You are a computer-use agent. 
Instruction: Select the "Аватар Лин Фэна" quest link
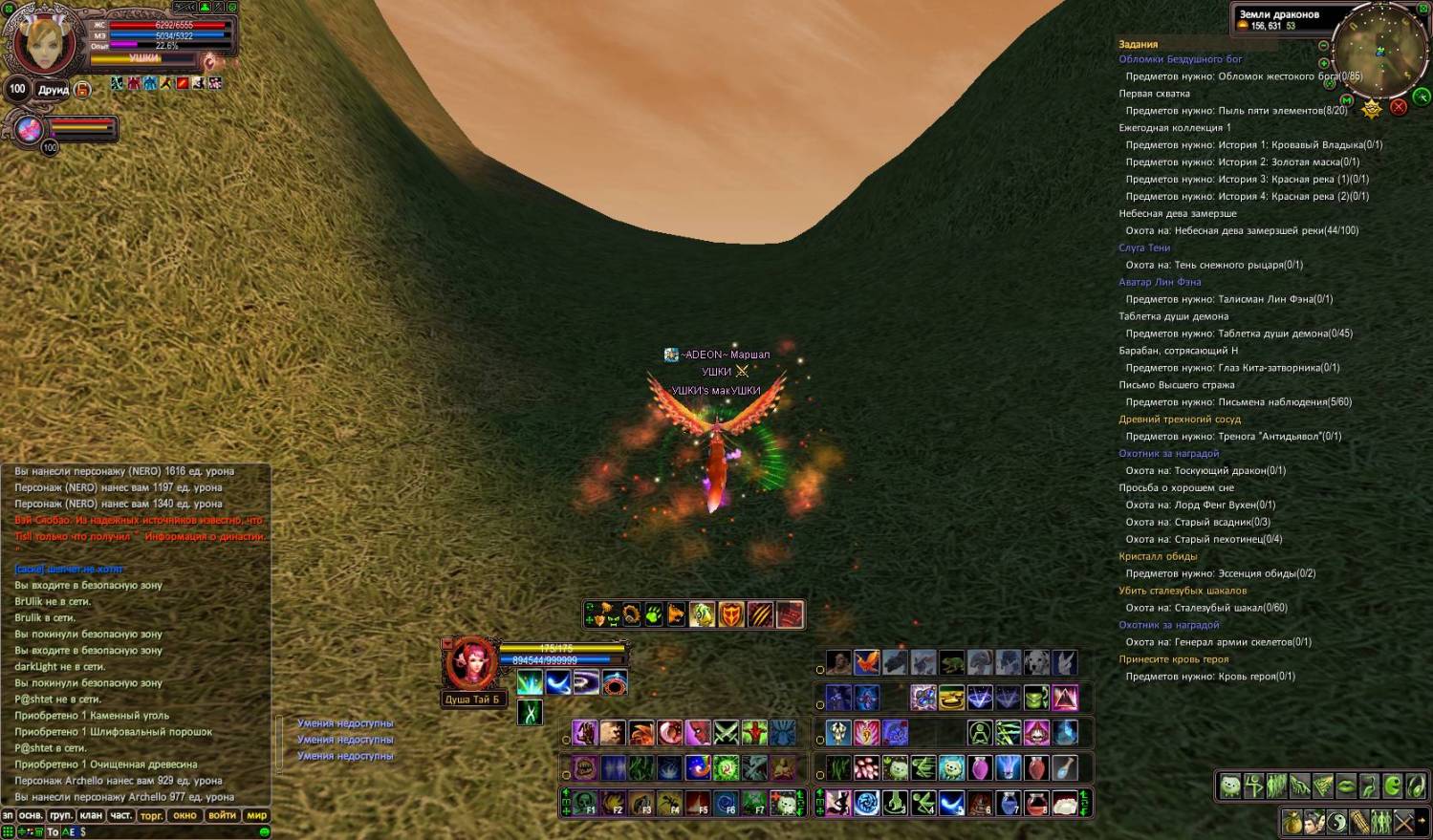1160,282
